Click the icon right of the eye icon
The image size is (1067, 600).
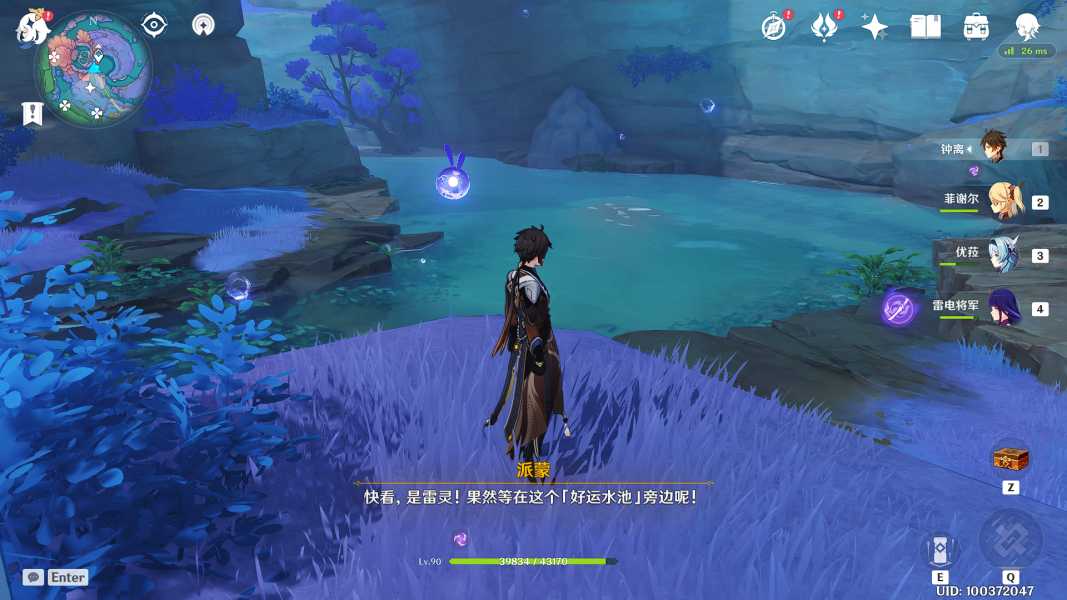point(203,25)
